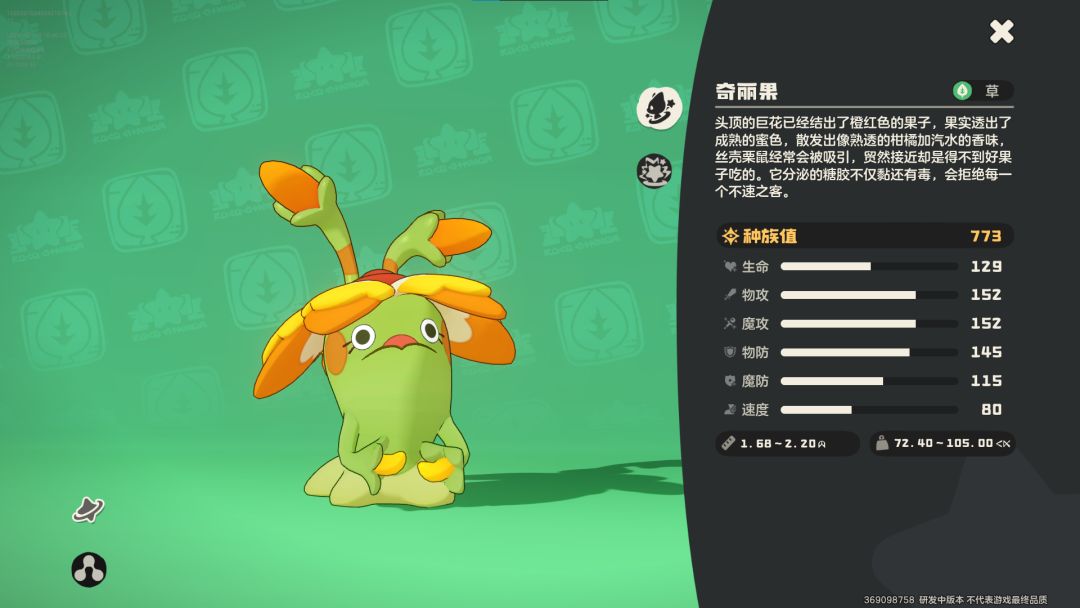This screenshot has height=608, width=1080.
Task: Click the 草 grass type badge
Action: 982,91
